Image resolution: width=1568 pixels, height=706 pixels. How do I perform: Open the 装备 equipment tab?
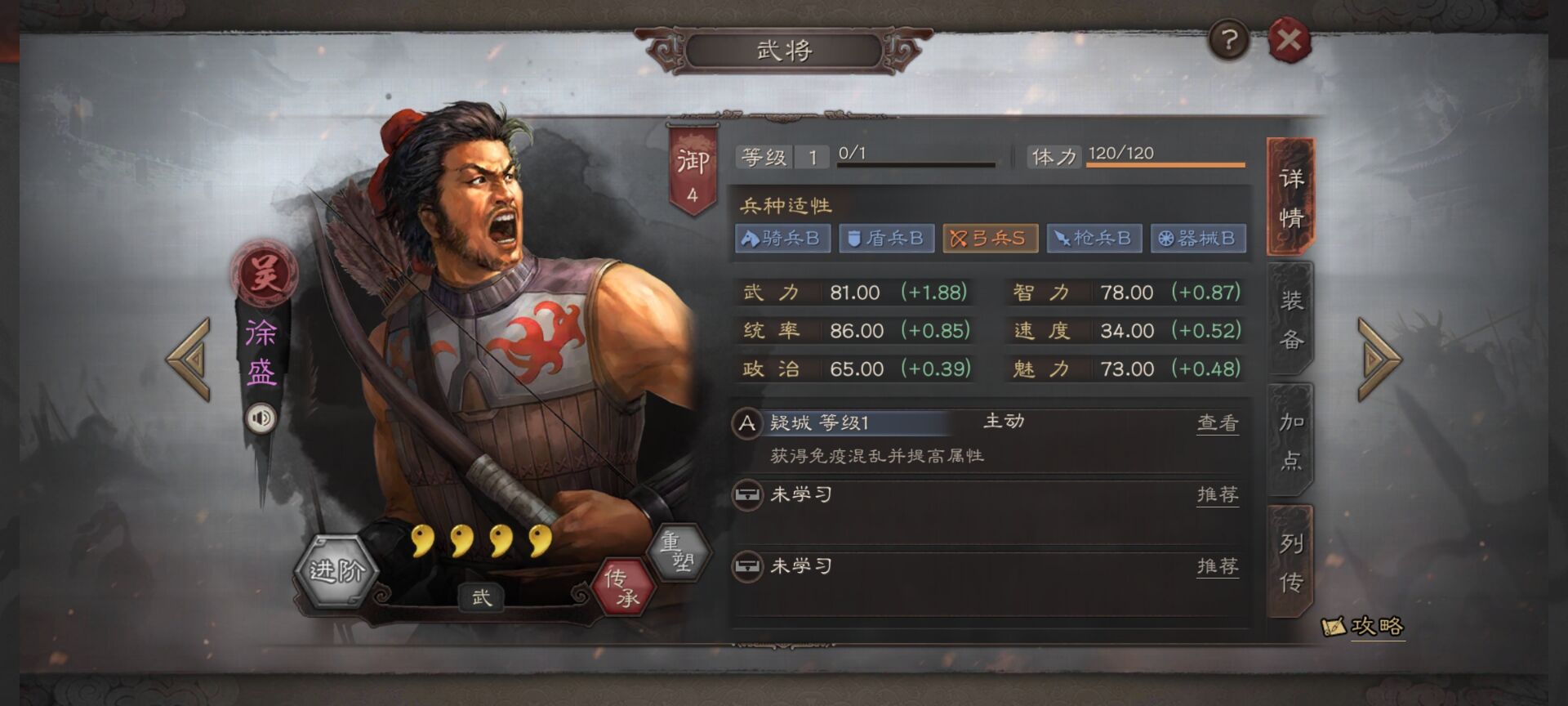tap(1290, 319)
